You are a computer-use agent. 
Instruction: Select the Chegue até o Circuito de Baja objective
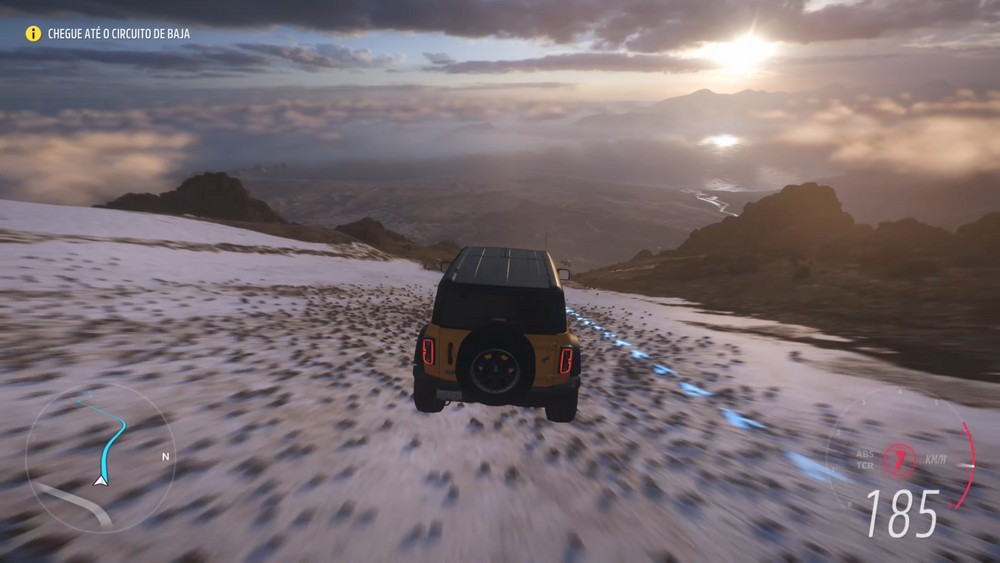(119, 34)
